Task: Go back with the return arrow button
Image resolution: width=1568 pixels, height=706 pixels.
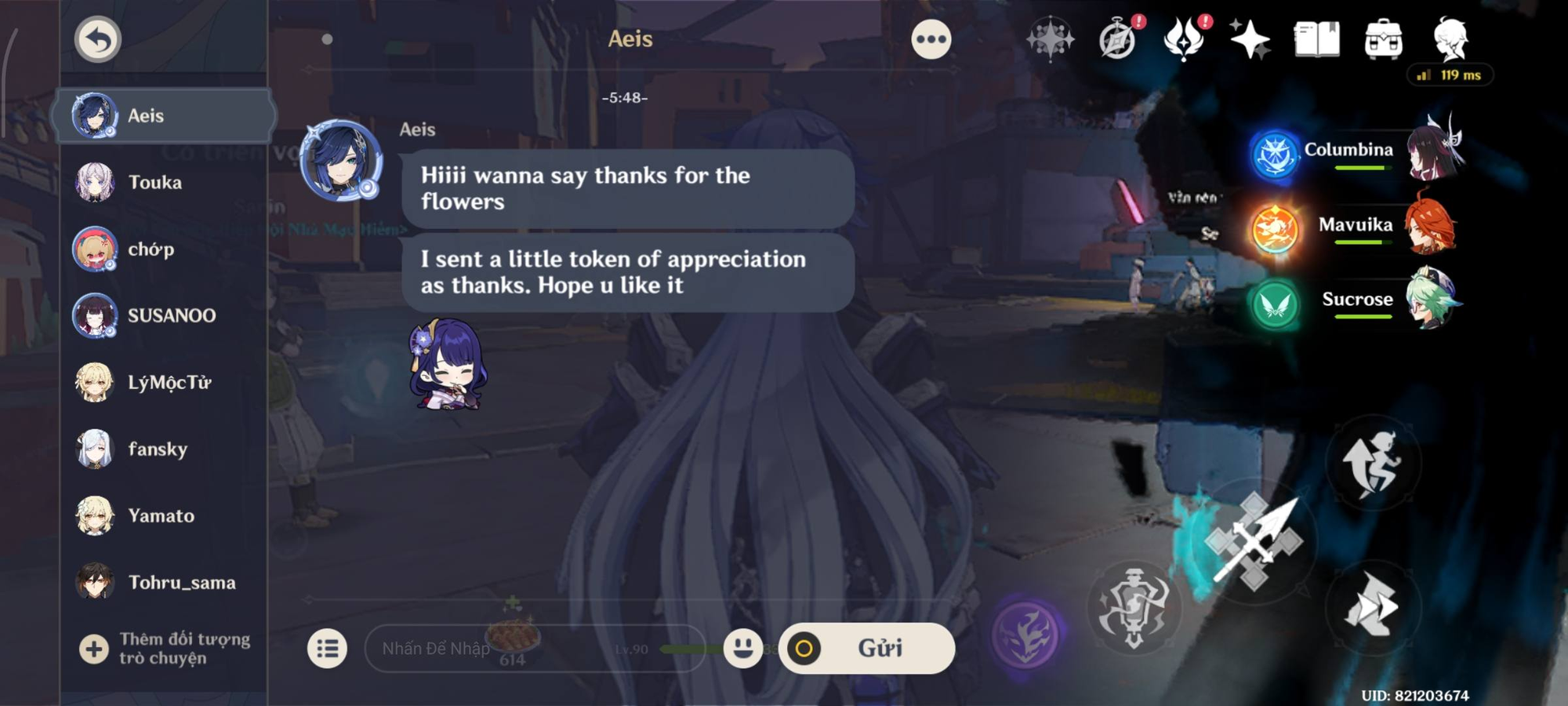Action: [x=98, y=39]
